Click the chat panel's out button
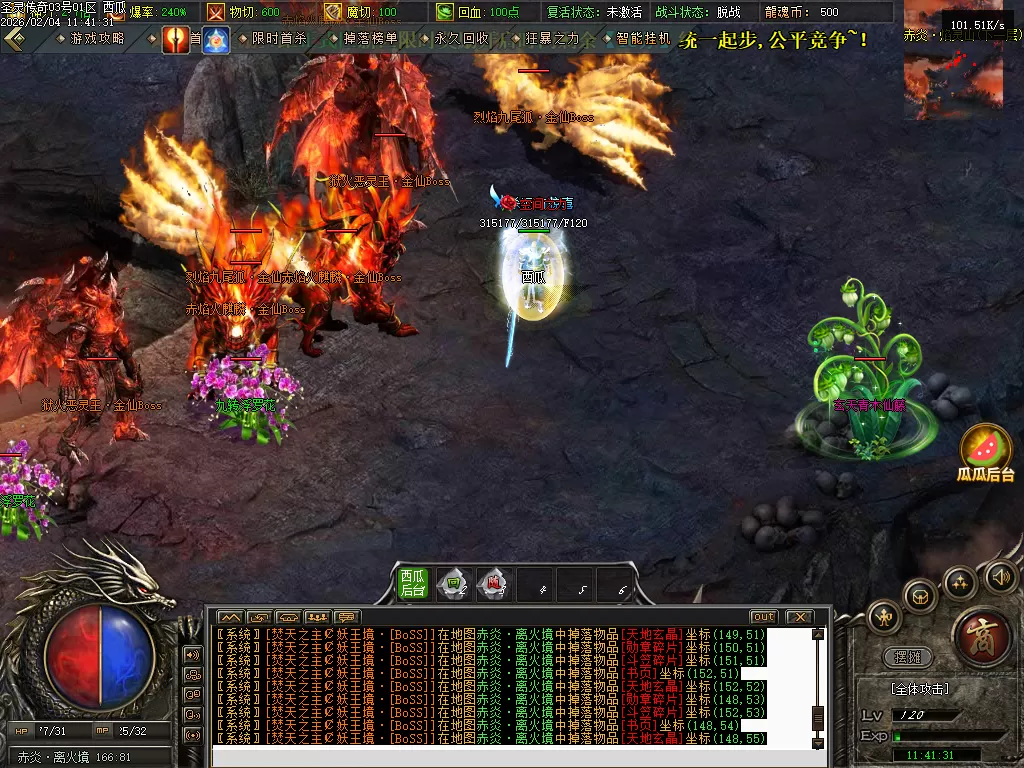This screenshot has width=1024, height=768. click(x=764, y=617)
